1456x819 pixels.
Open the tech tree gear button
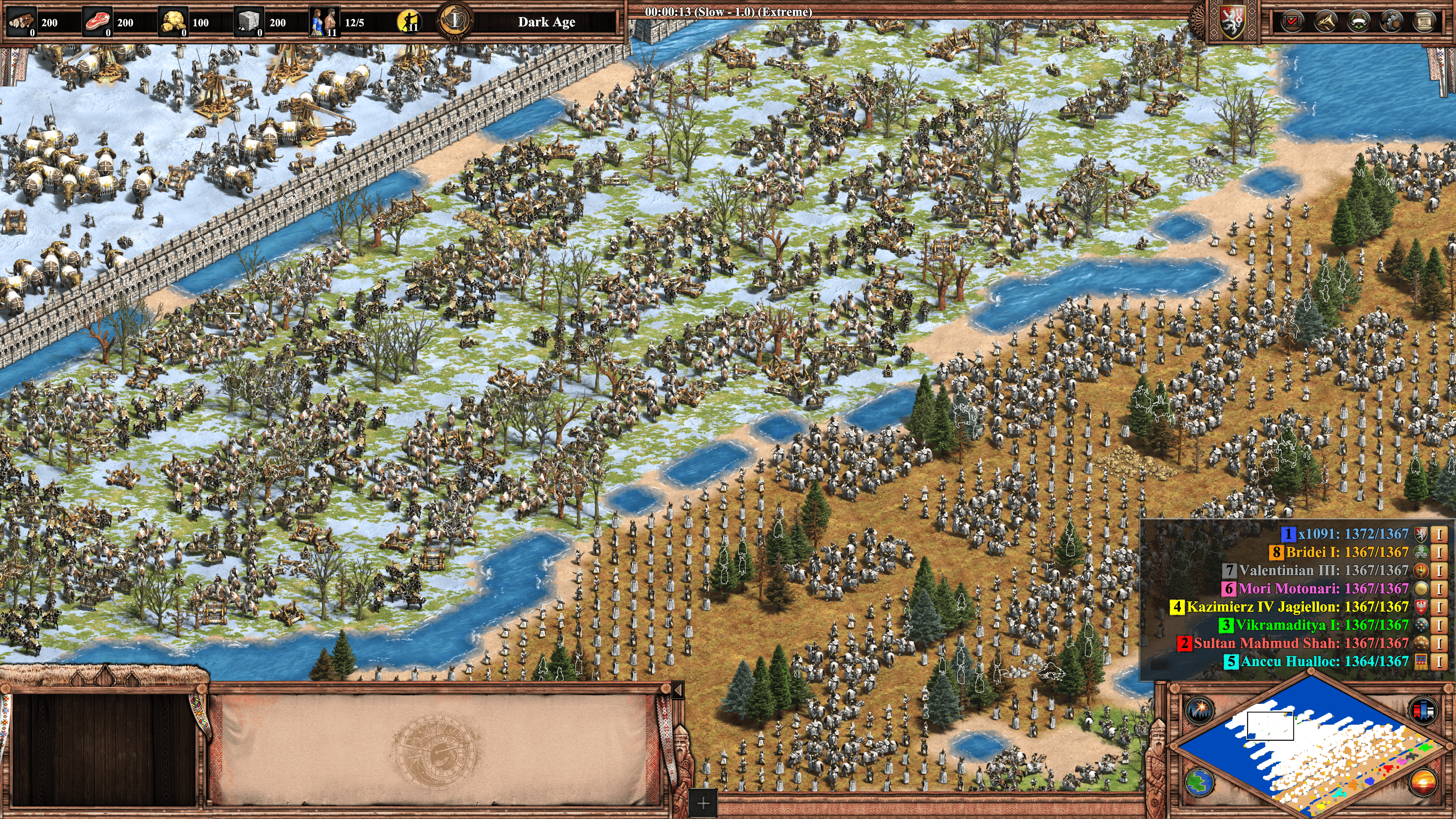click(x=1391, y=22)
